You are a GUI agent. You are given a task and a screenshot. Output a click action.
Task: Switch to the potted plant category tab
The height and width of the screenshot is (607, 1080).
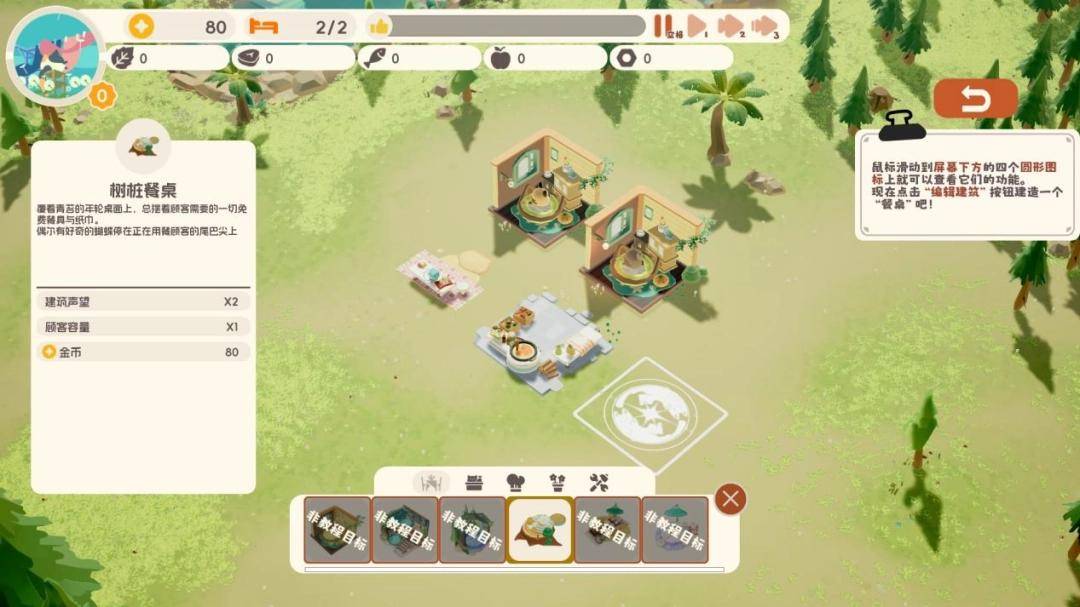coord(557,483)
